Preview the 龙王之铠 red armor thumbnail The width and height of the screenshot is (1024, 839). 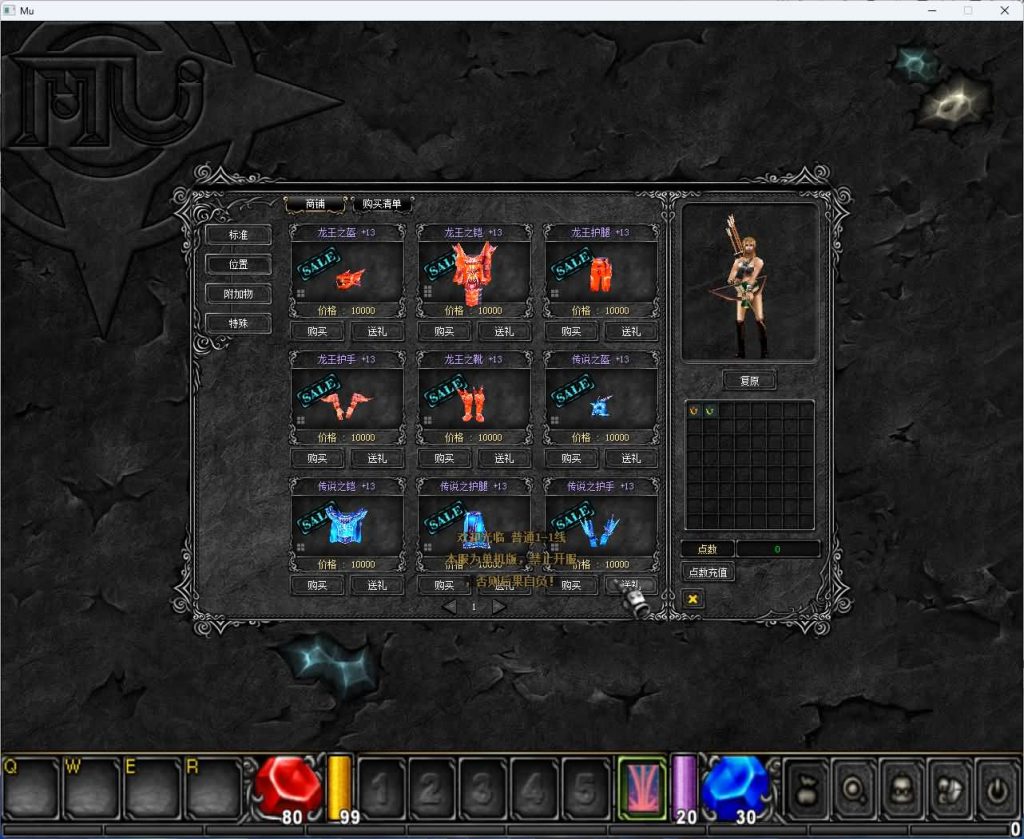(x=473, y=271)
